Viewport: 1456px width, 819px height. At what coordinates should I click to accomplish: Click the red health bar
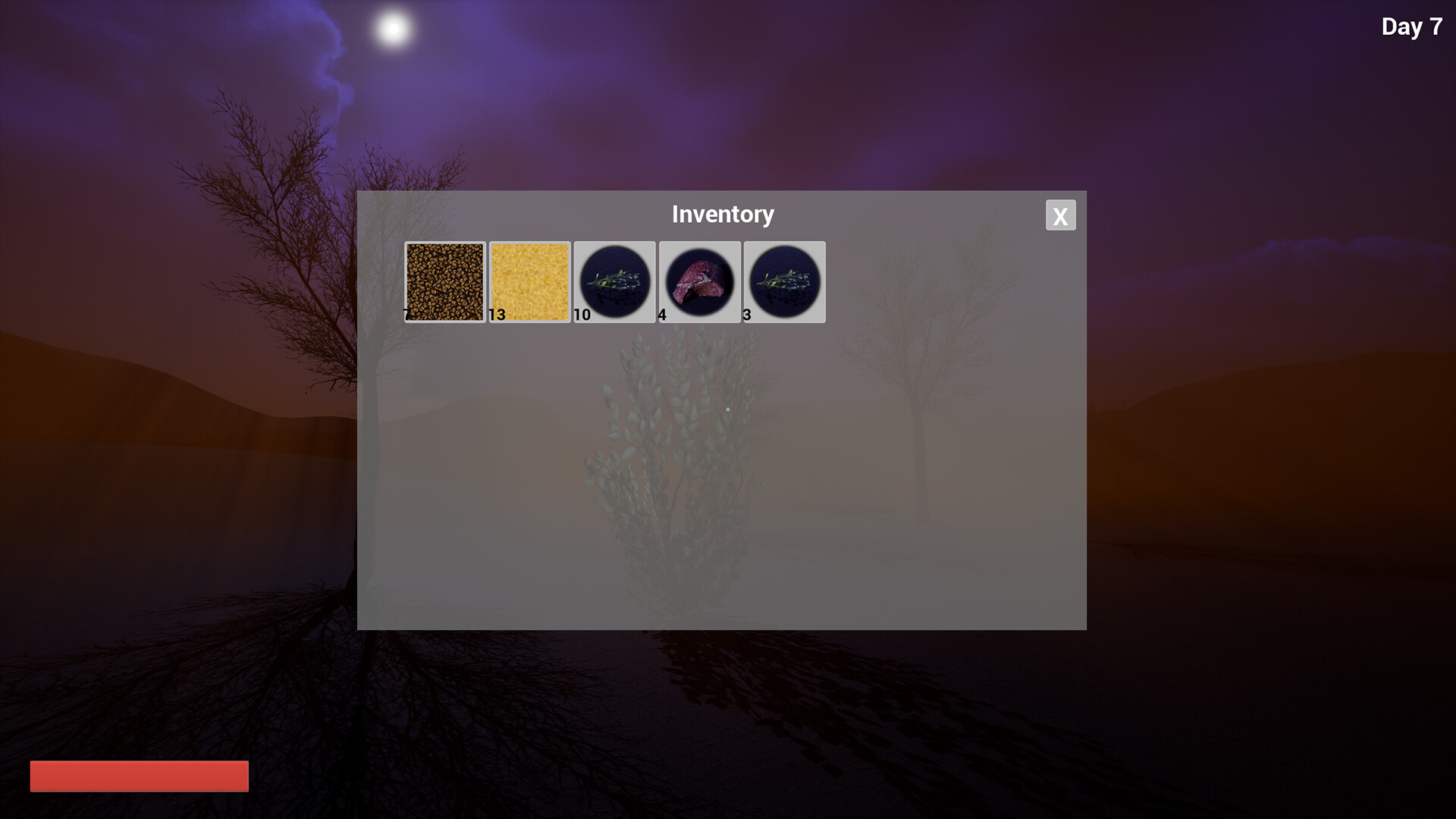pos(139,776)
